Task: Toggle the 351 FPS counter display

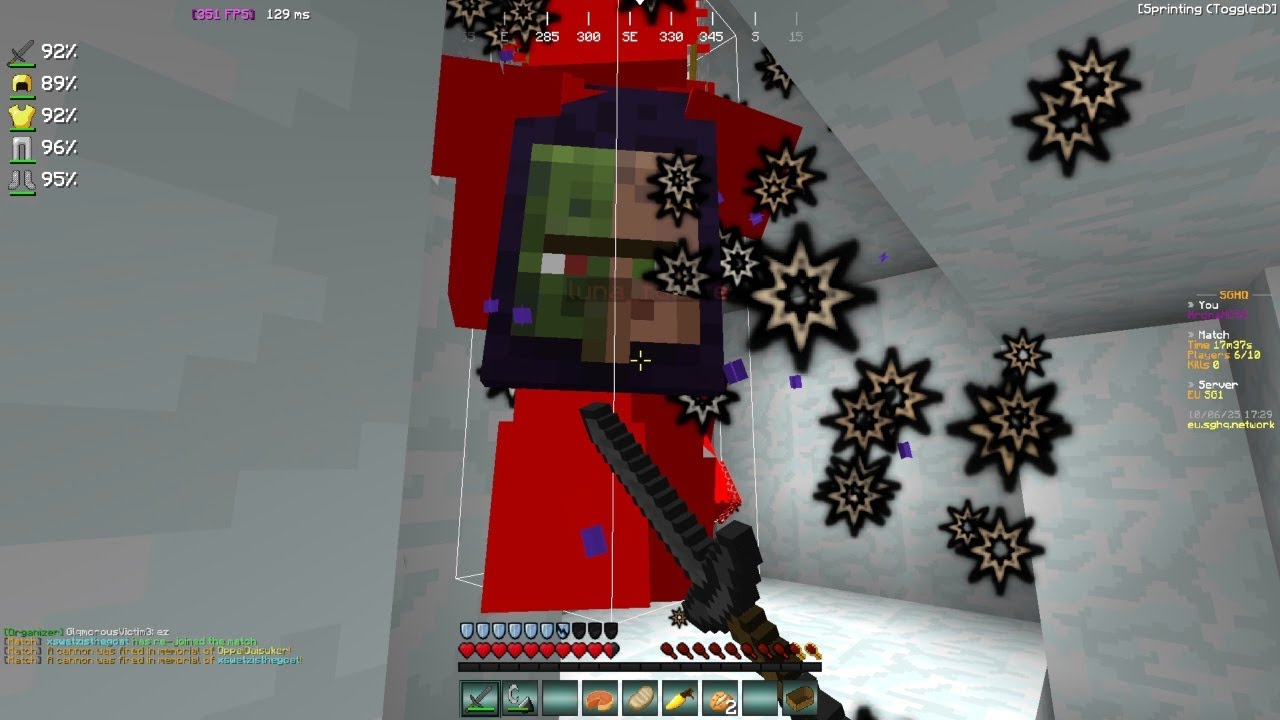Action: pyautogui.click(x=222, y=14)
